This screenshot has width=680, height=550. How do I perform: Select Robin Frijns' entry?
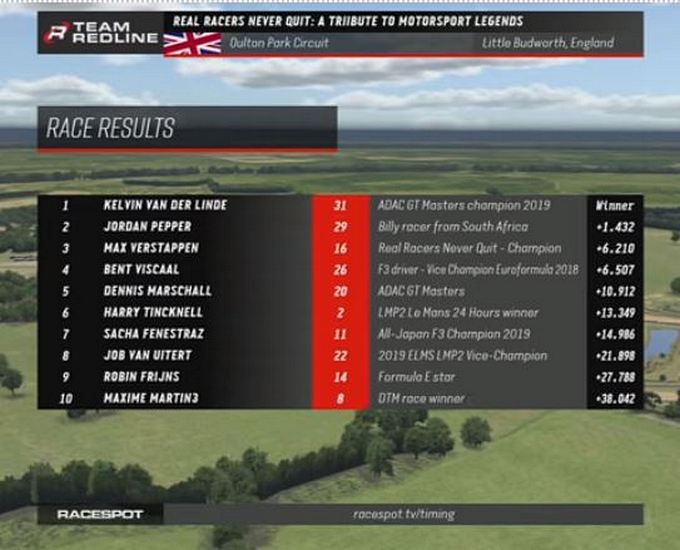click(x=139, y=377)
